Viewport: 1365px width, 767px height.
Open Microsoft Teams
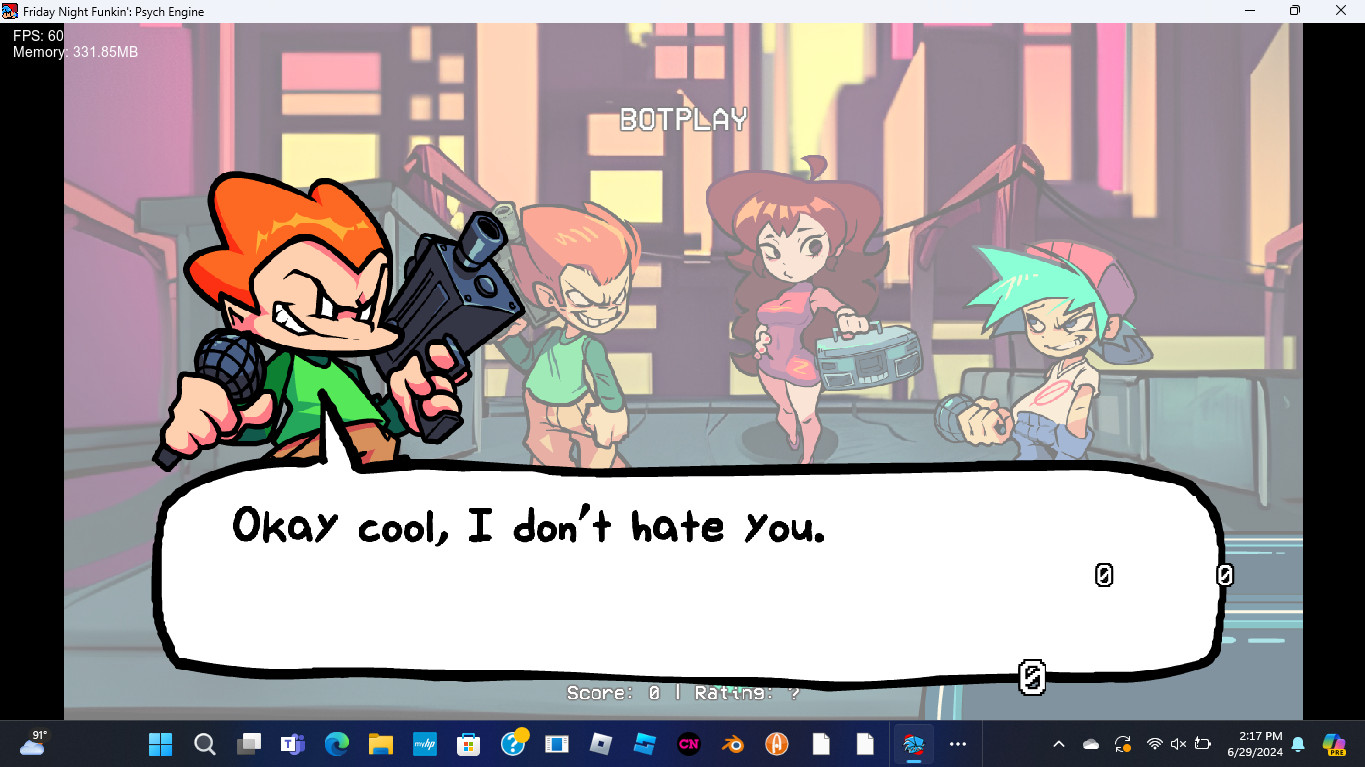pos(292,744)
